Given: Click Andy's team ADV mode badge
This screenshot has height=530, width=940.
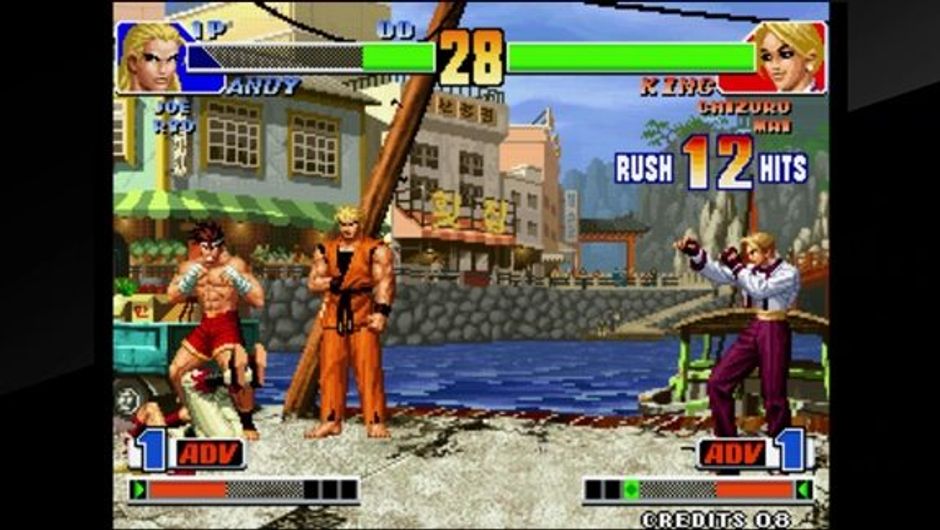Looking at the screenshot, I should pyautogui.click(x=209, y=453).
